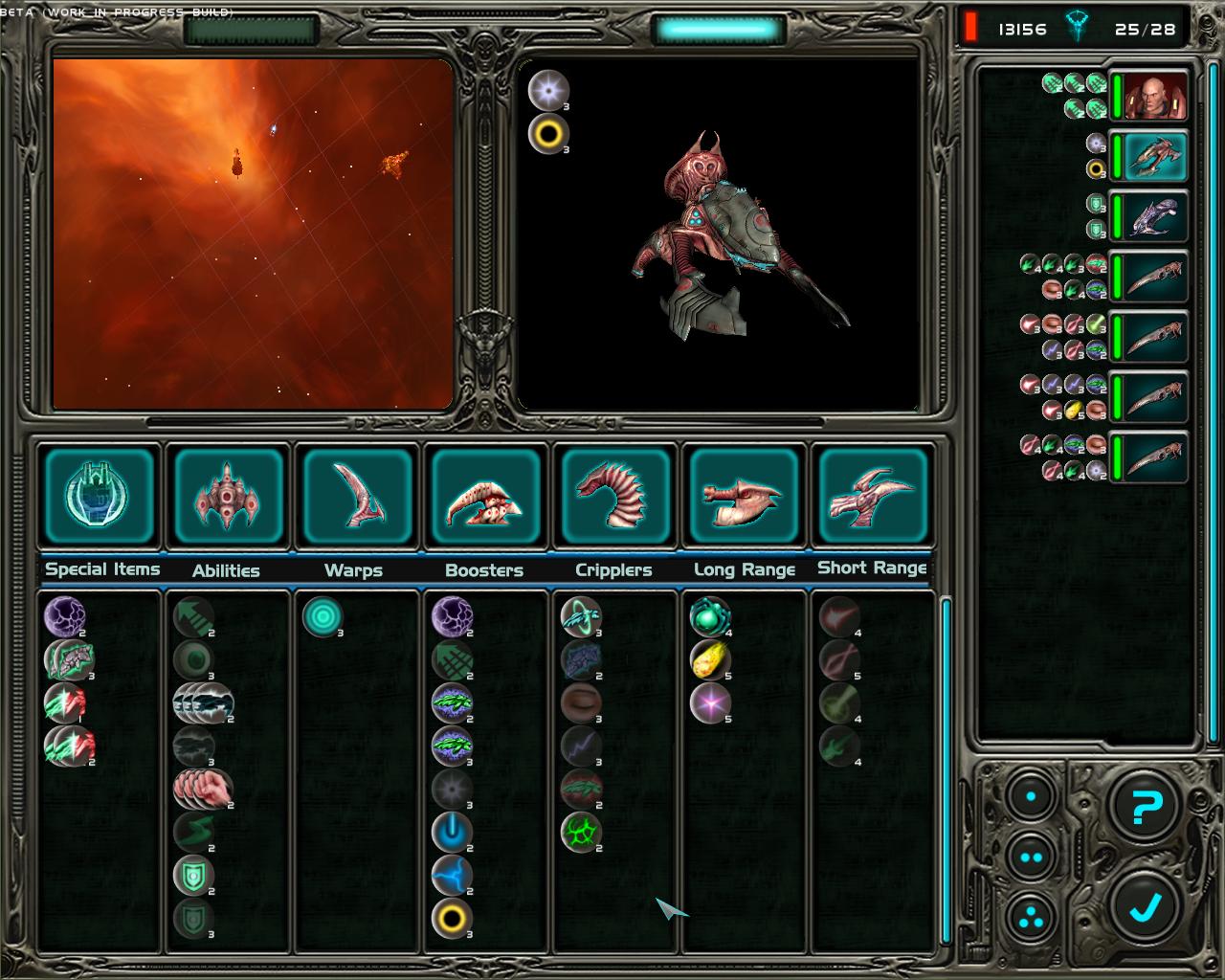The height and width of the screenshot is (980, 1225).
Task: Switch to the Warps category
Action: point(356,496)
